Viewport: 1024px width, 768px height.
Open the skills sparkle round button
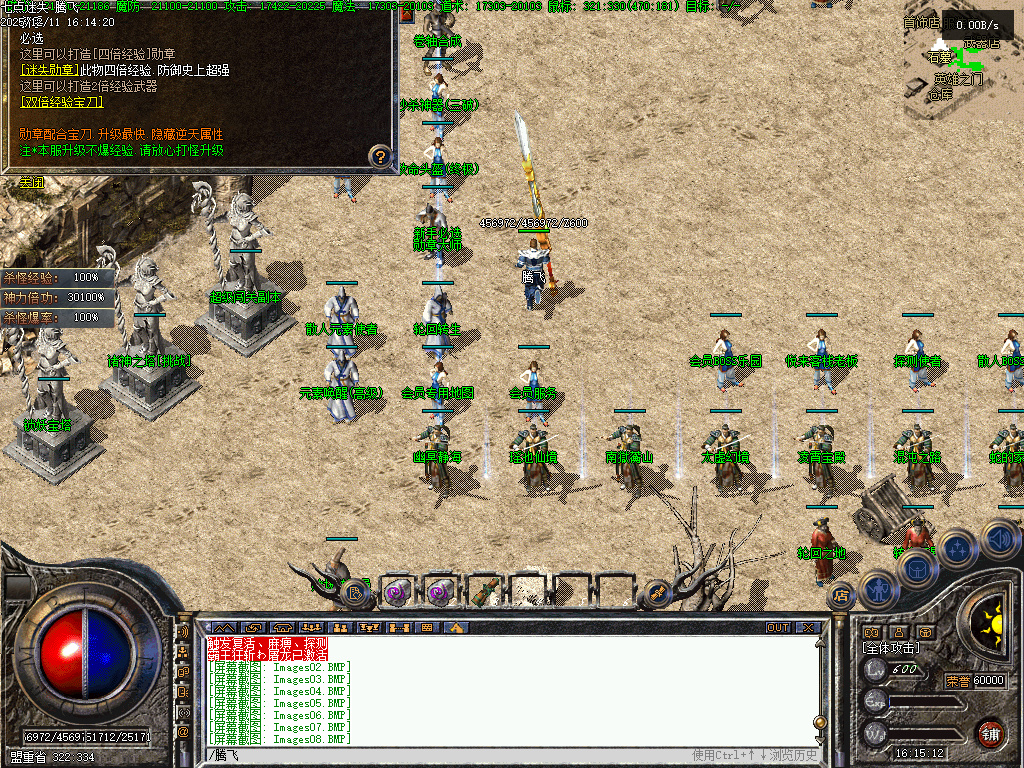[958, 548]
